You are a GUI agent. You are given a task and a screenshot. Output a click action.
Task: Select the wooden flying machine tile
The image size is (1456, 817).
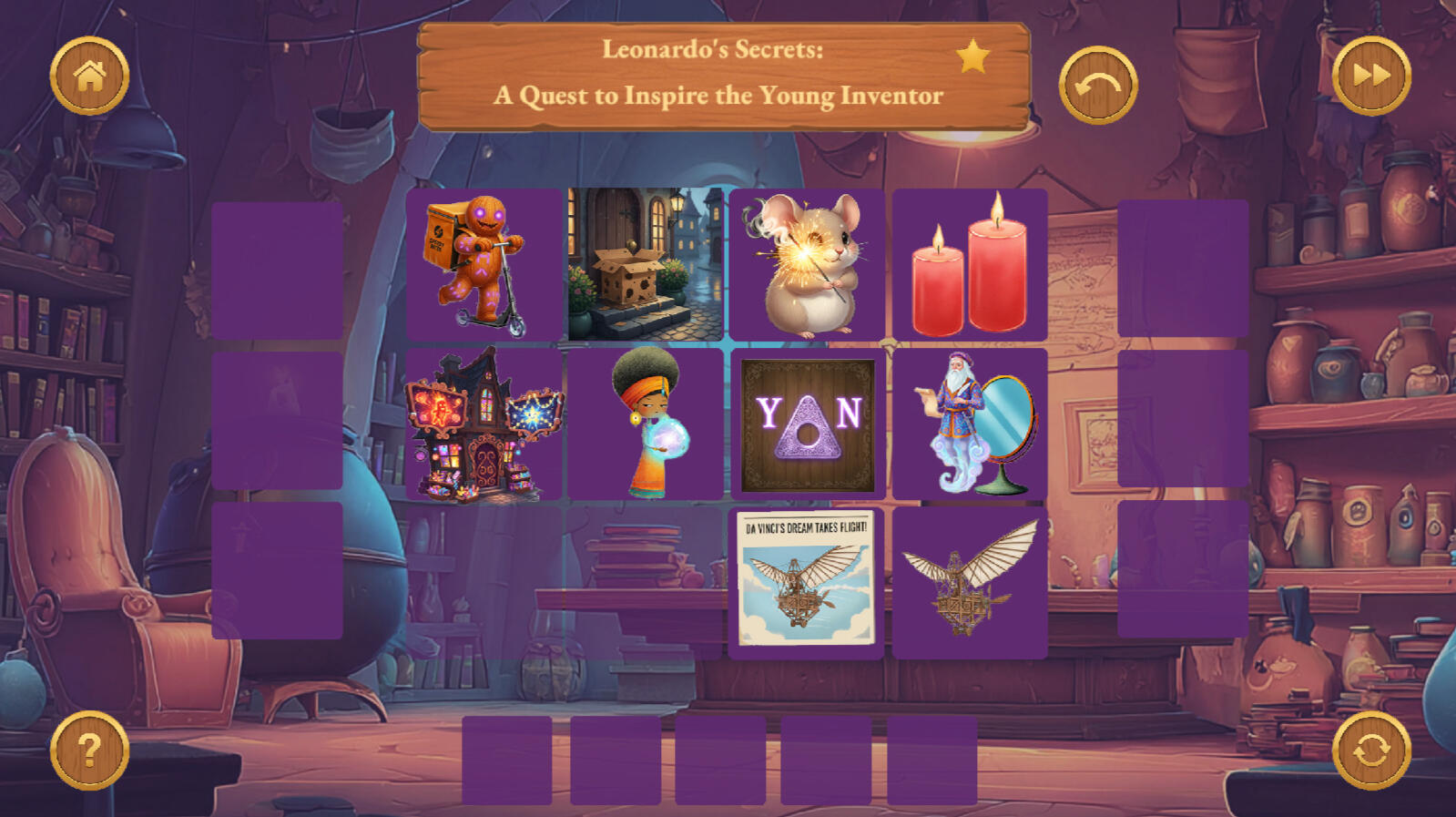tap(970, 581)
